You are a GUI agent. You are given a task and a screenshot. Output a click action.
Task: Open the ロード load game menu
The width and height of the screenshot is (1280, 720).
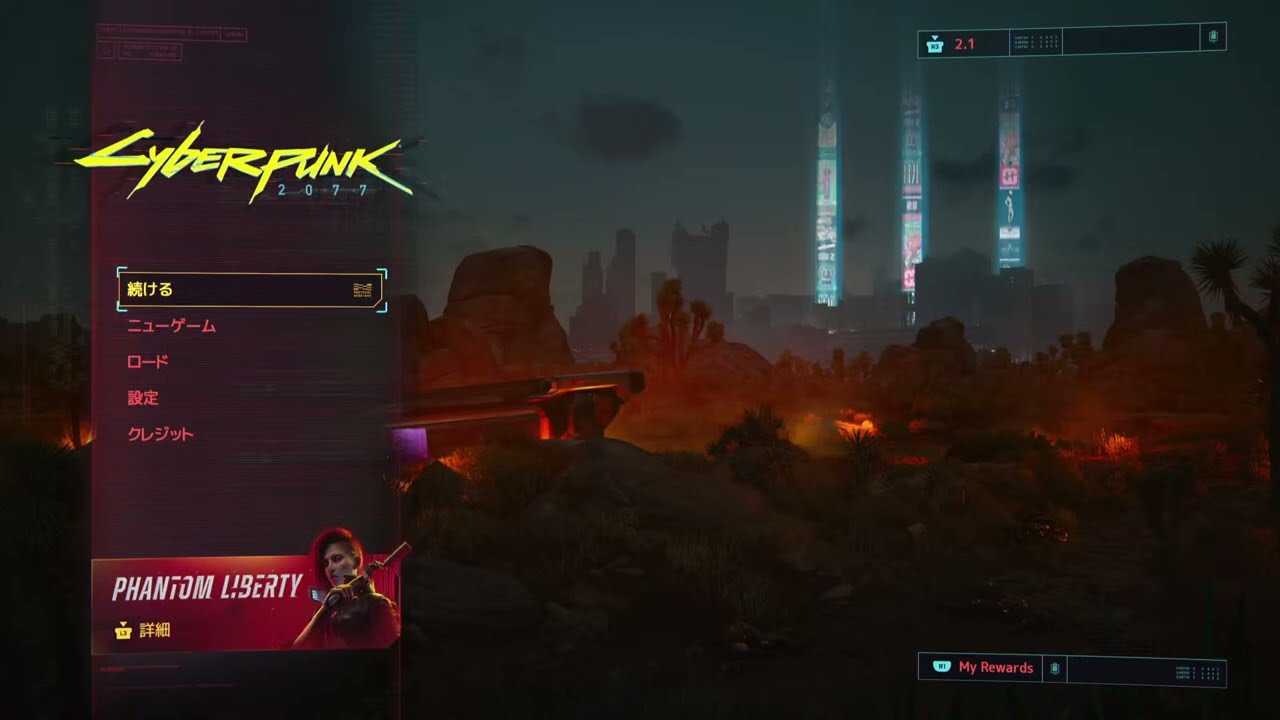pyautogui.click(x=148, y=362)
